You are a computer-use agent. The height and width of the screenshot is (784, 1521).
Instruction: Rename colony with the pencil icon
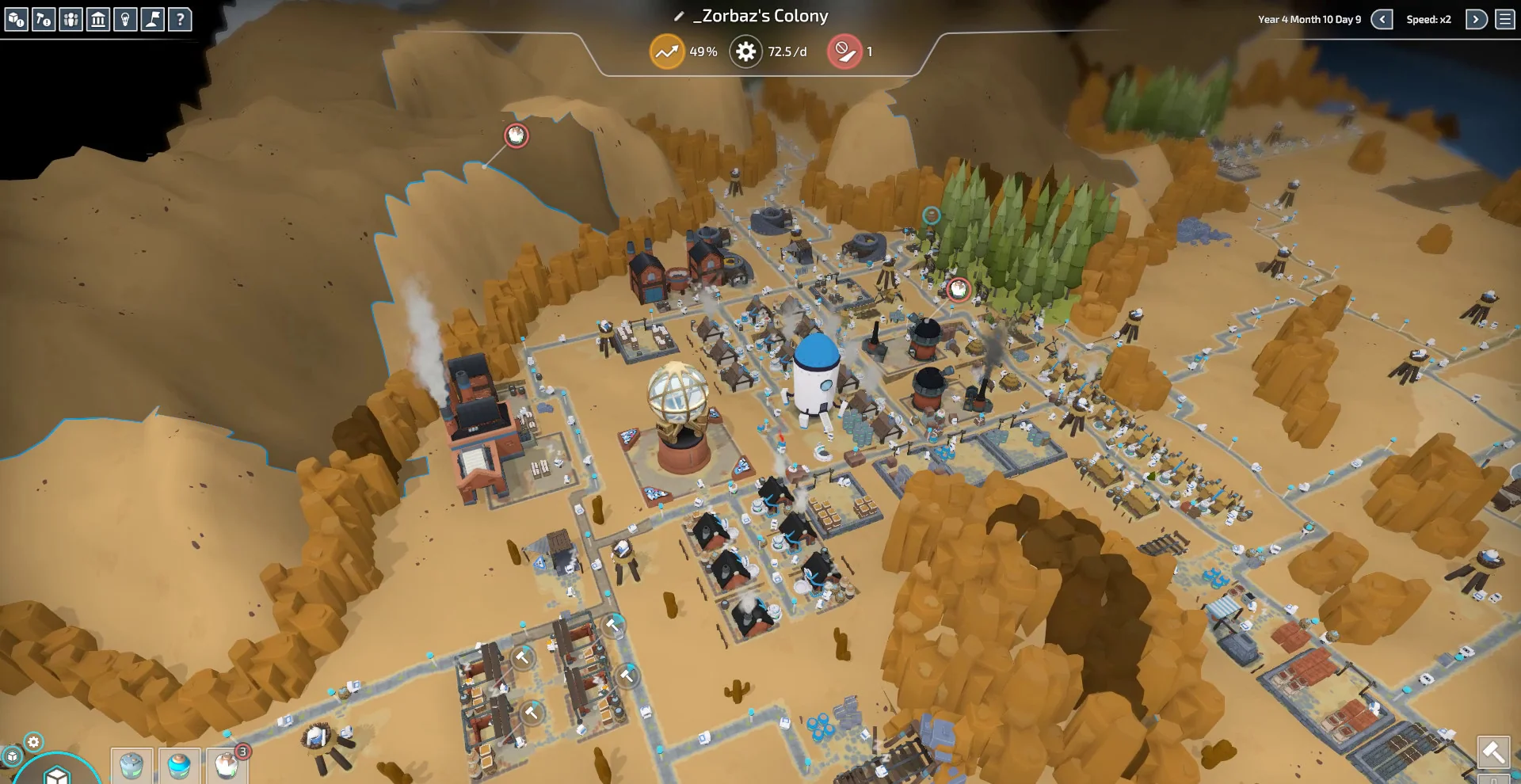679,17
